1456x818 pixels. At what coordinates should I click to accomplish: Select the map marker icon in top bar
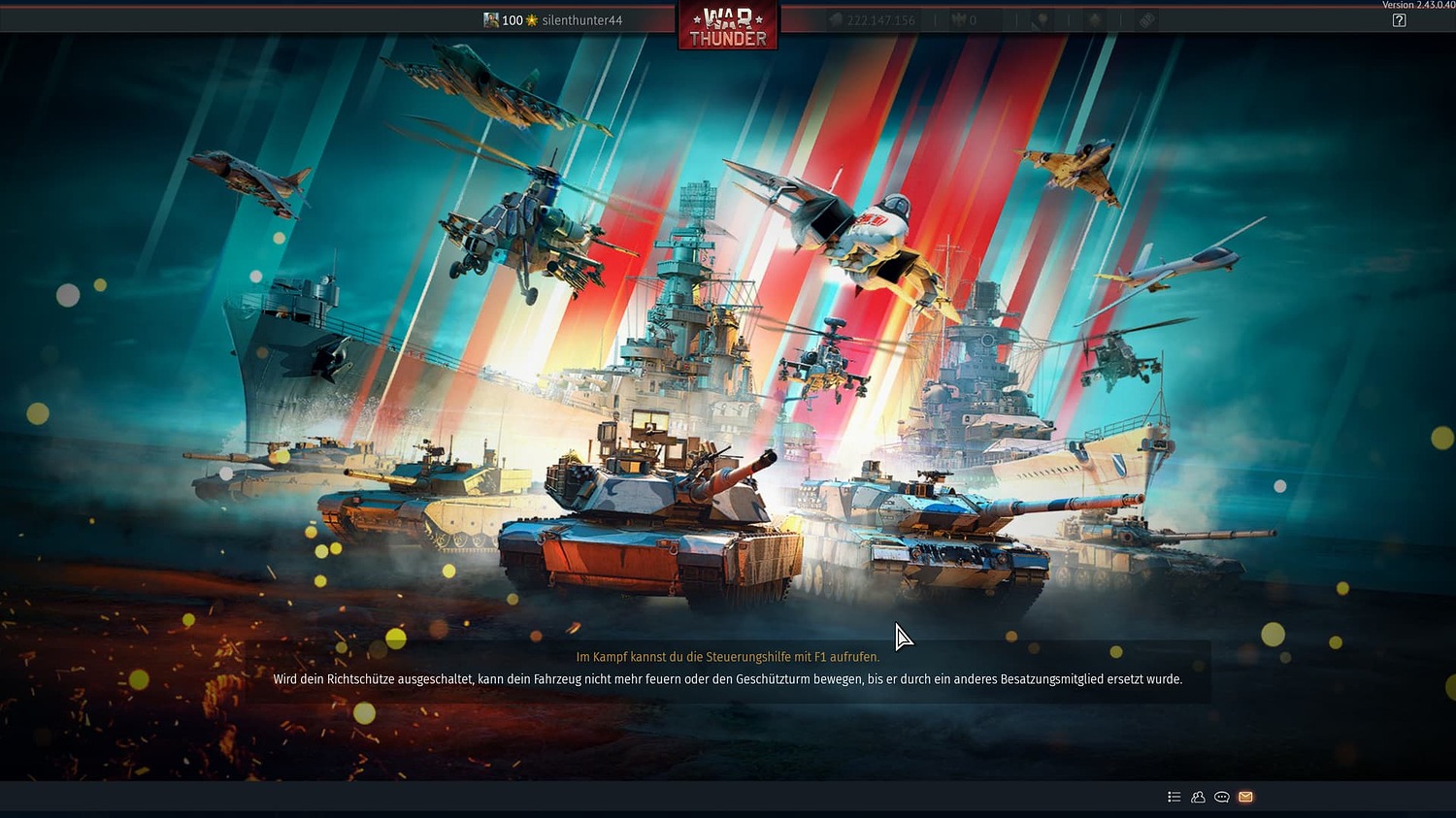[1041, 19]
